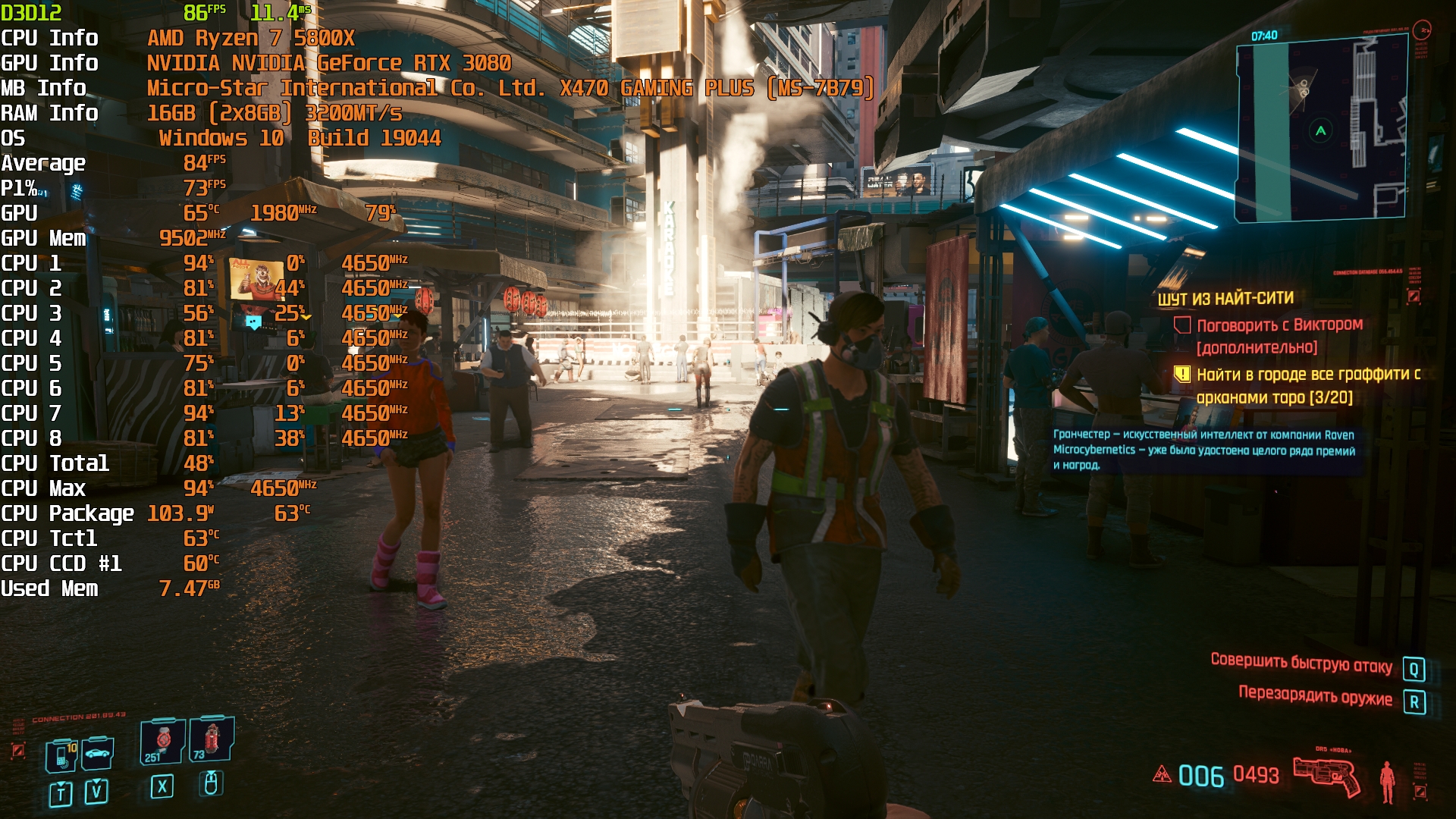Use the health inhaler slot showing 251
Image resolution: width=1456 pixels, height=819 pixels.
click(x=162, y=741)
